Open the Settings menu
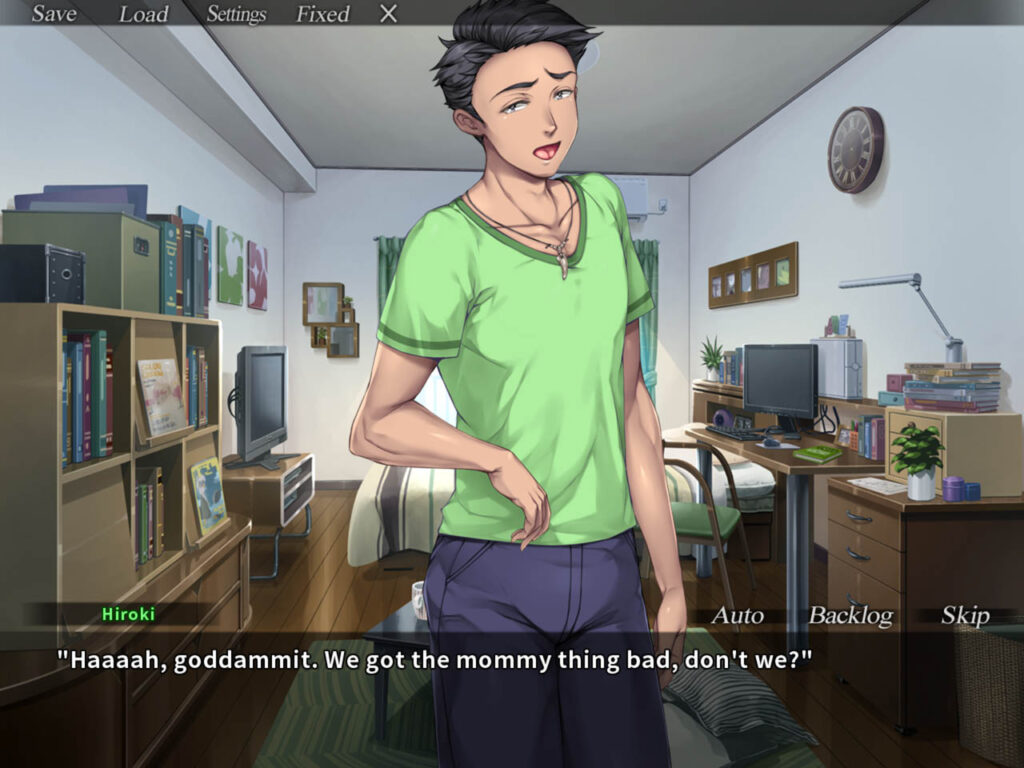The height and width of the screenshot is (768, 1024). pyautogui.click(x=236, y=14)
